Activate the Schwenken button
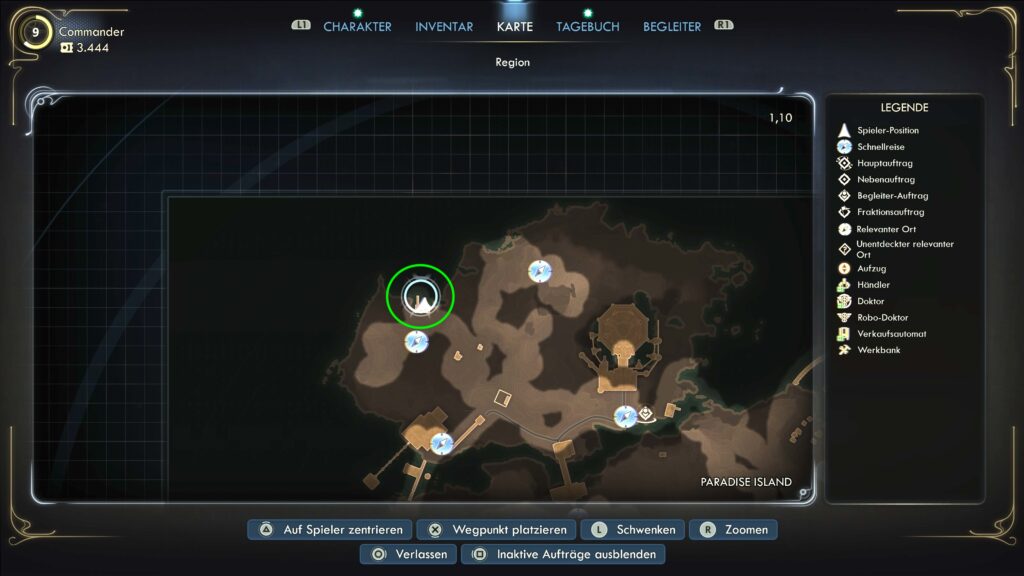The image size is (1024, 576). pyautogui.click(x=634, y=530)
